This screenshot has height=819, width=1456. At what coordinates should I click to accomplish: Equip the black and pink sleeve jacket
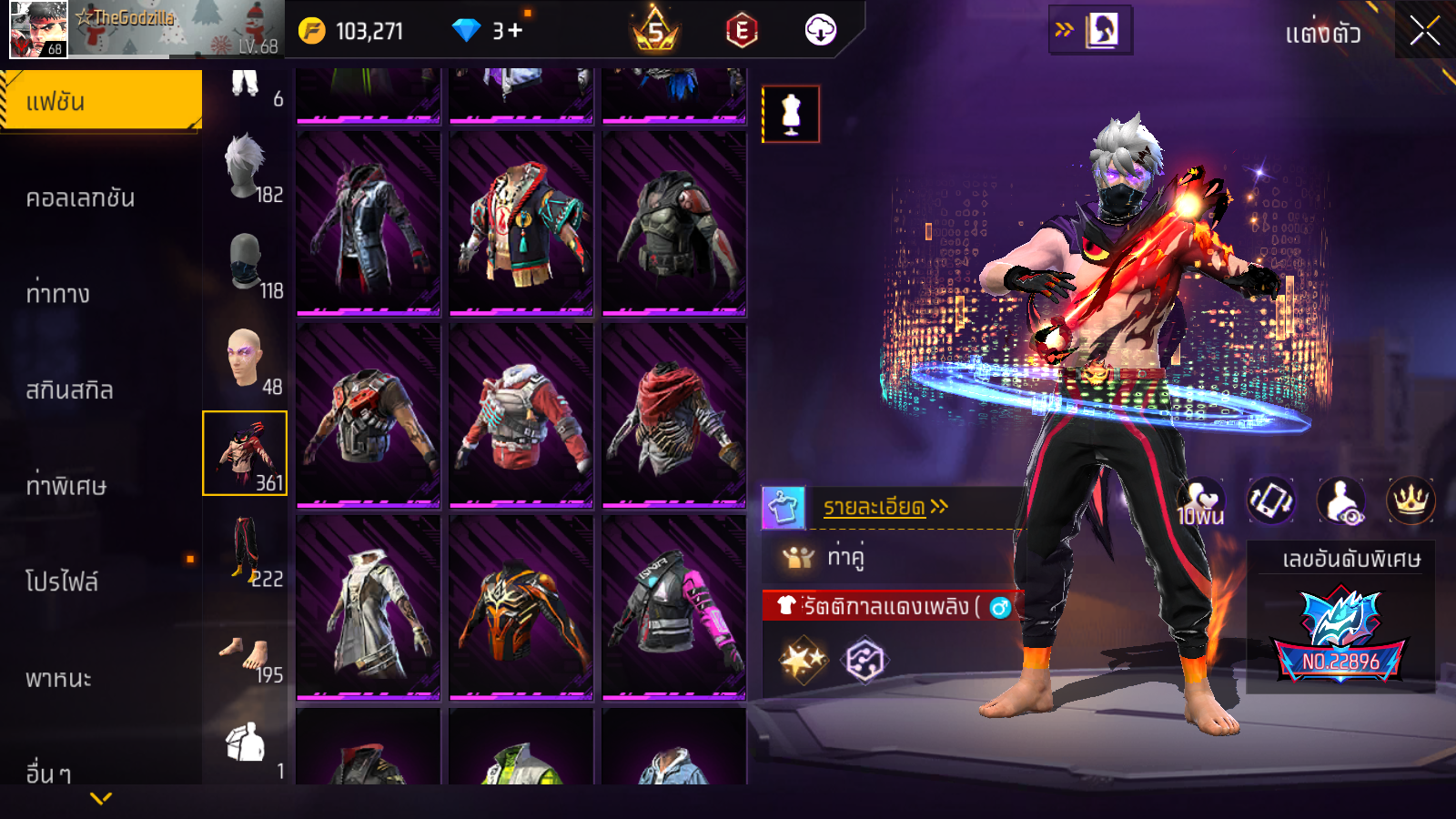pos(673,607)
